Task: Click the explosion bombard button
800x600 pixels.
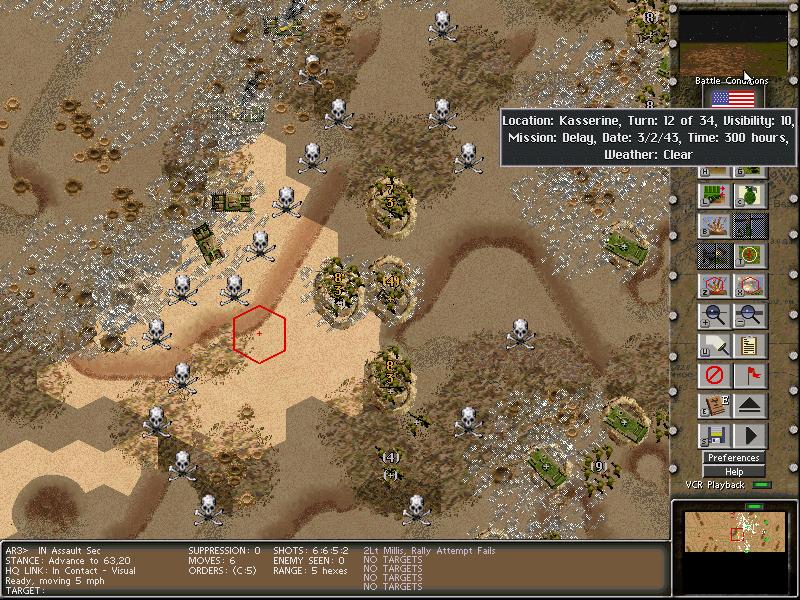Action: coord(715,226)
